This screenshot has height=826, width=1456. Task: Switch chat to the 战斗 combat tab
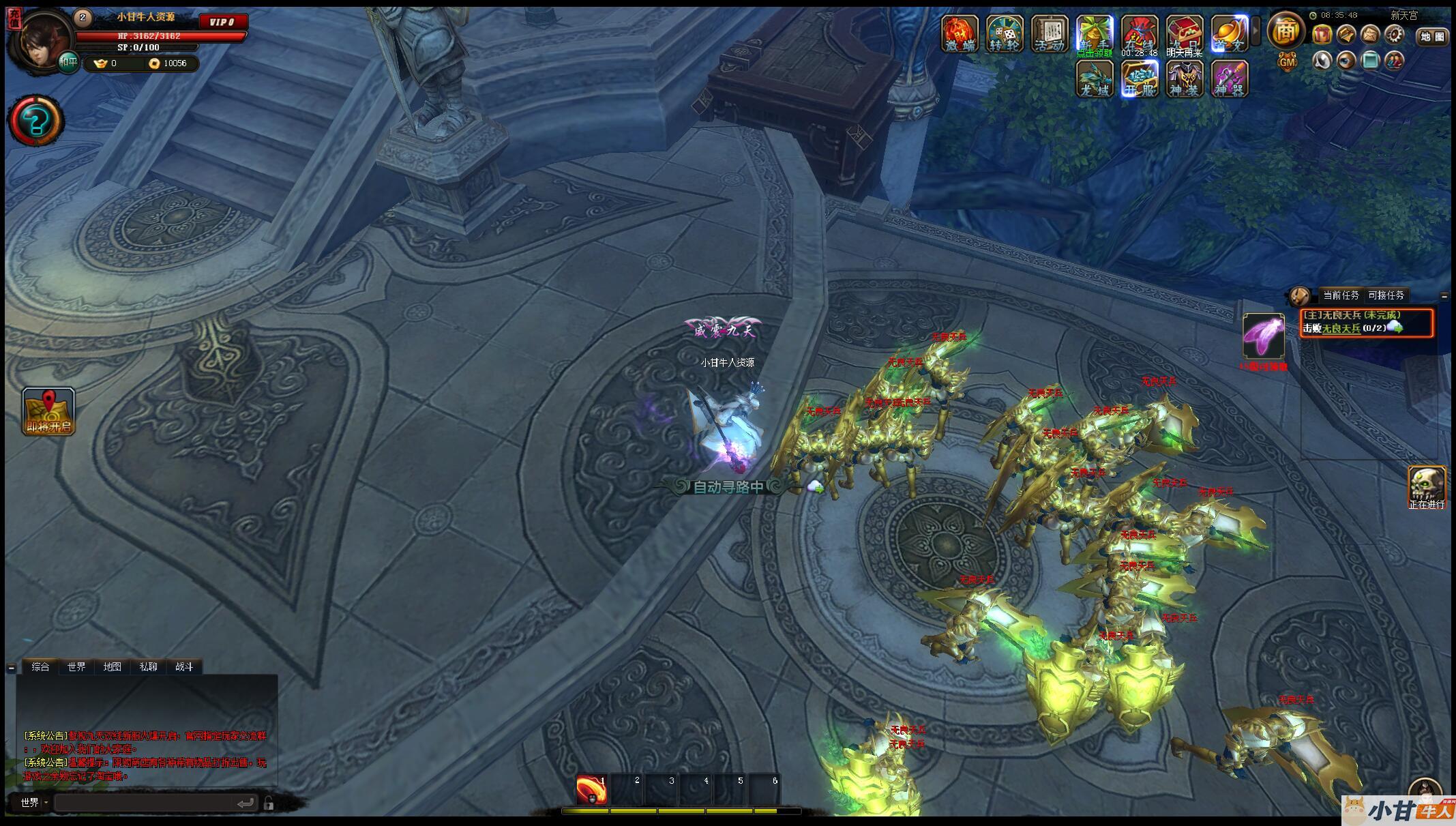click(184, 666)
